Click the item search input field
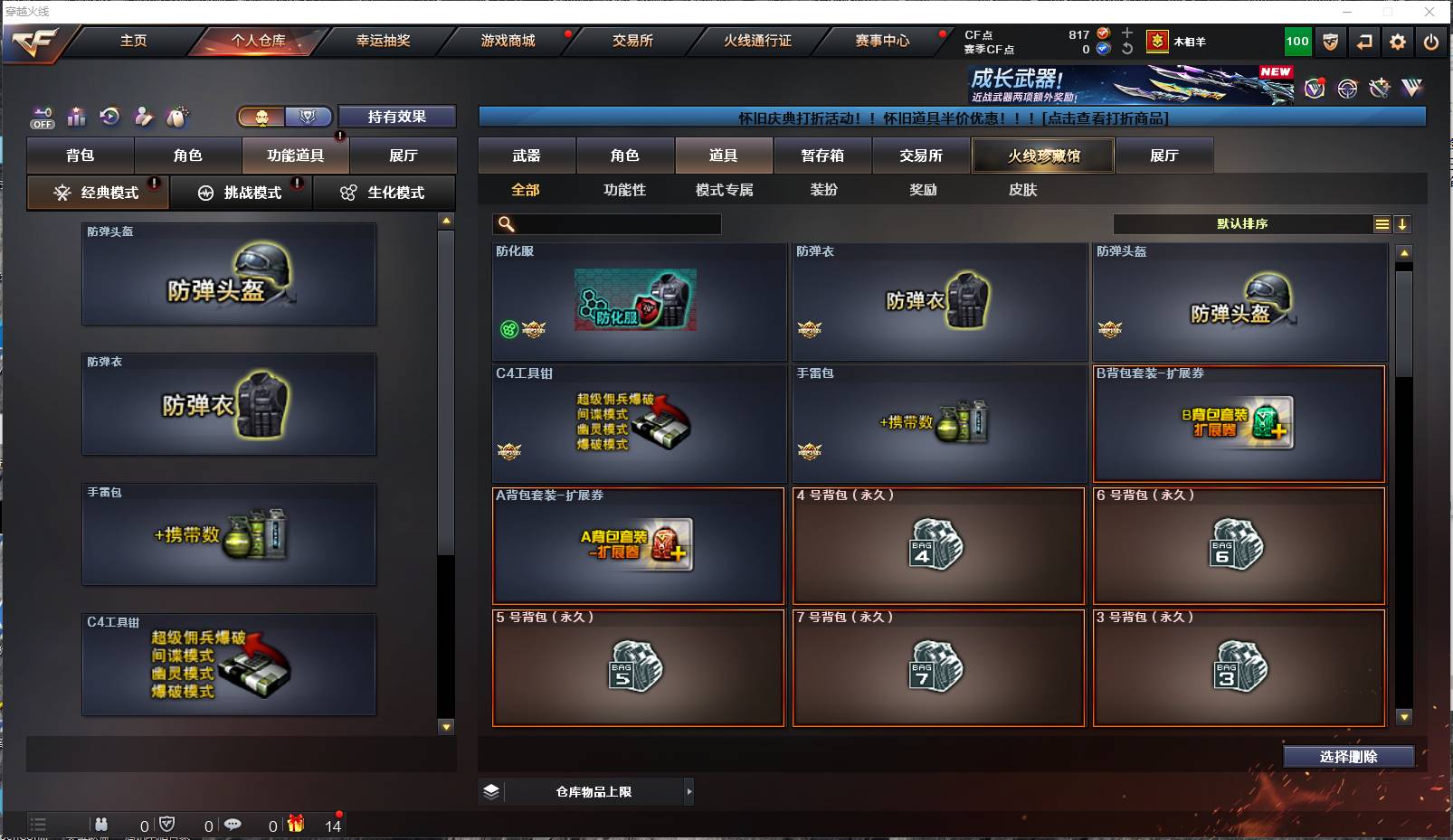1453x840 pixels. 606,223
